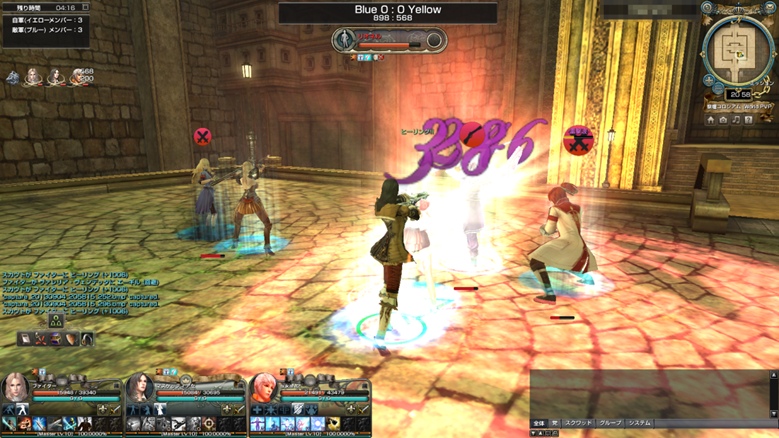Select the enemy target frame at top center
779x438 pixels.
[x=390, y=40]
